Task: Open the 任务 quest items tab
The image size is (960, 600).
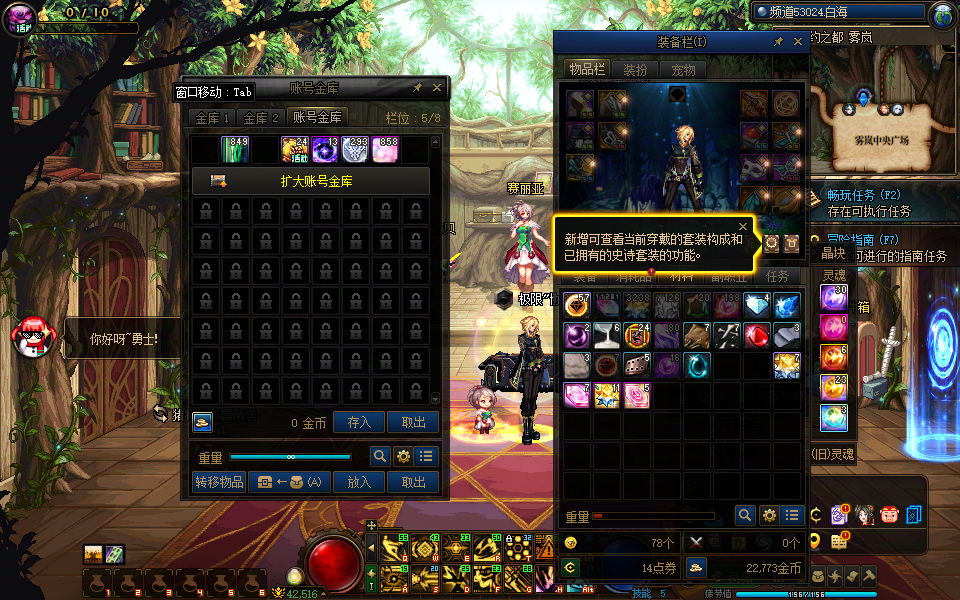Action: point(777,277)
